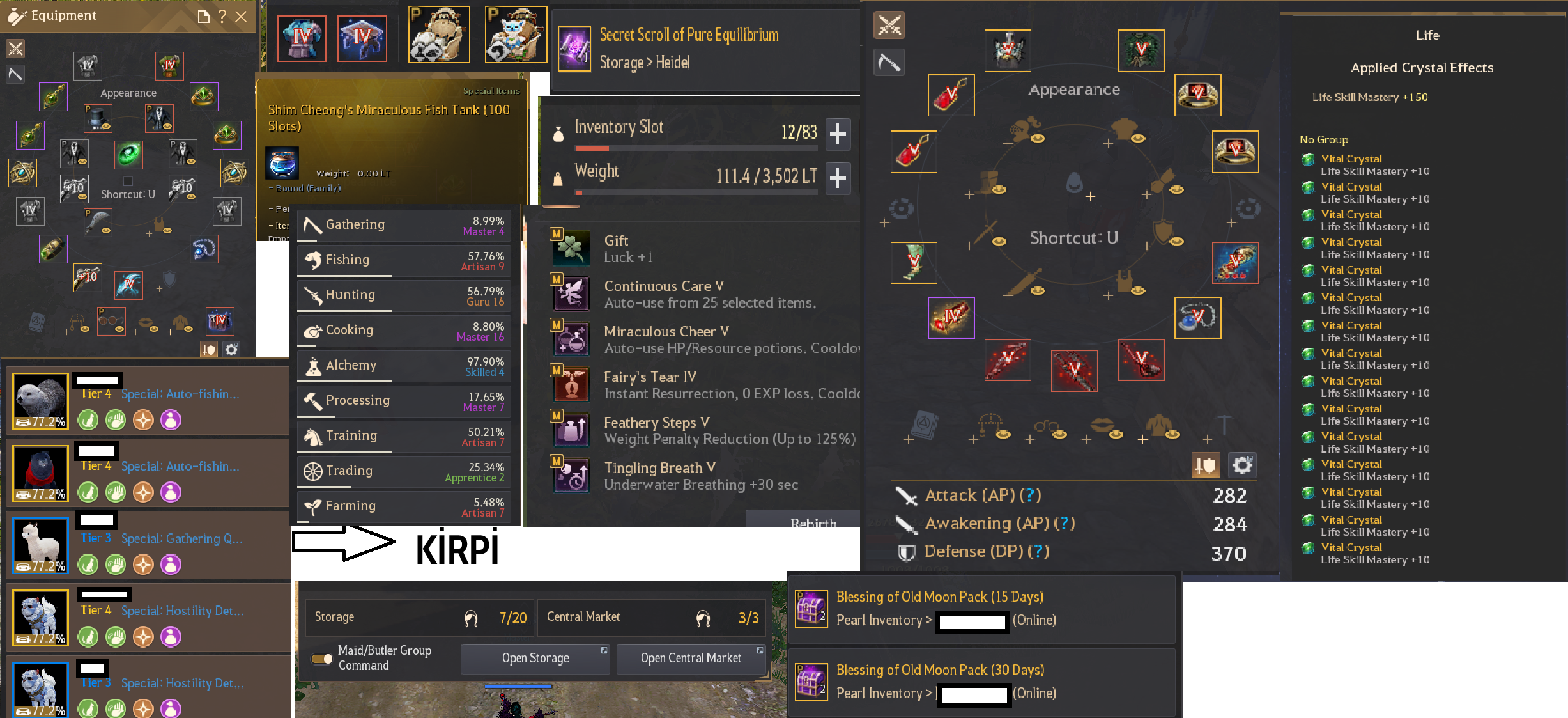
Task: Open the character settings gear icon
Action: pyautogui.click(x=1241, y=465)
